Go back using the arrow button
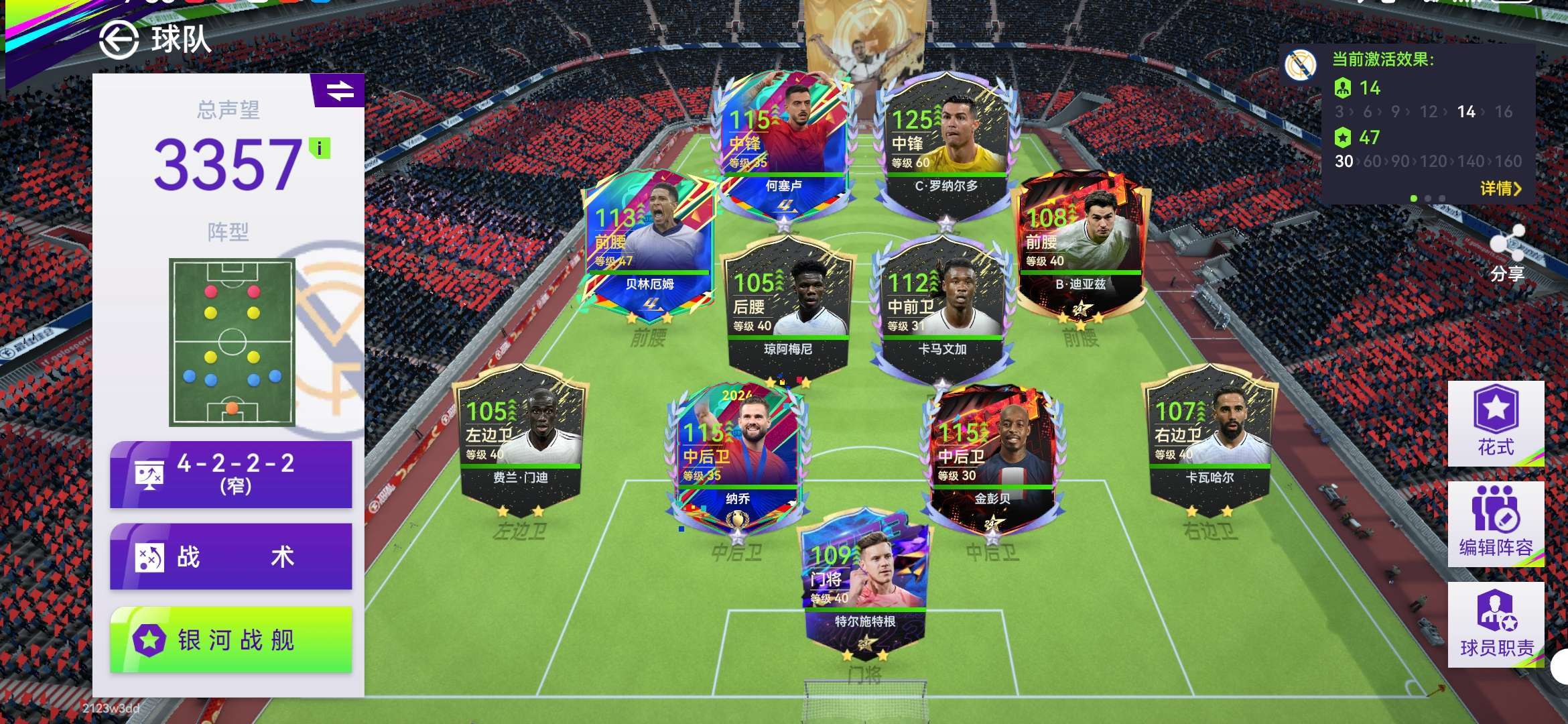Screen dimensions: 1568x724 [119, 40]
